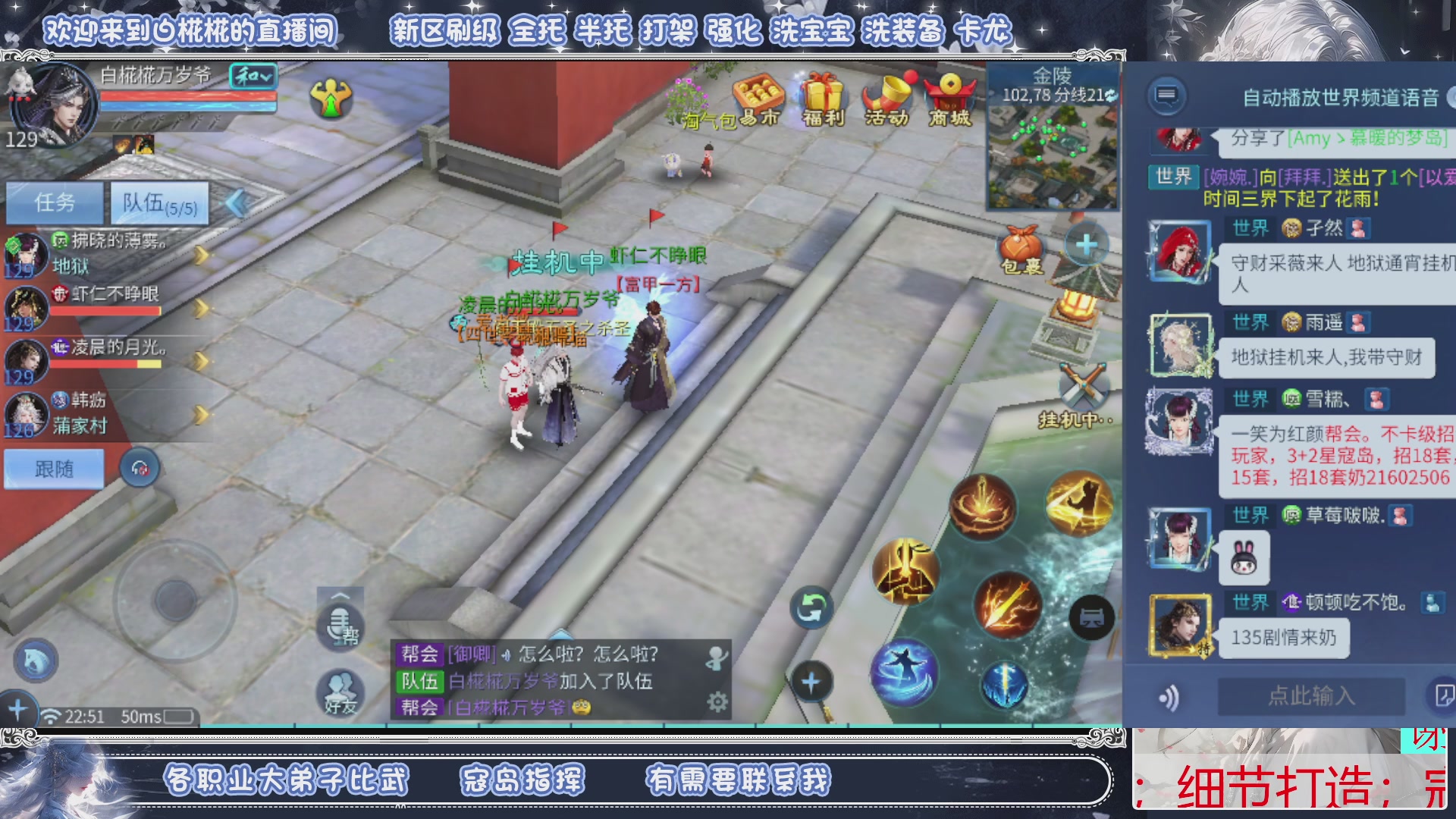Viewport: 1456px width, 819px height.
Task: Expand 虾仁不睁眼's yellow arrow entry
Action: [x=200, y=307]
